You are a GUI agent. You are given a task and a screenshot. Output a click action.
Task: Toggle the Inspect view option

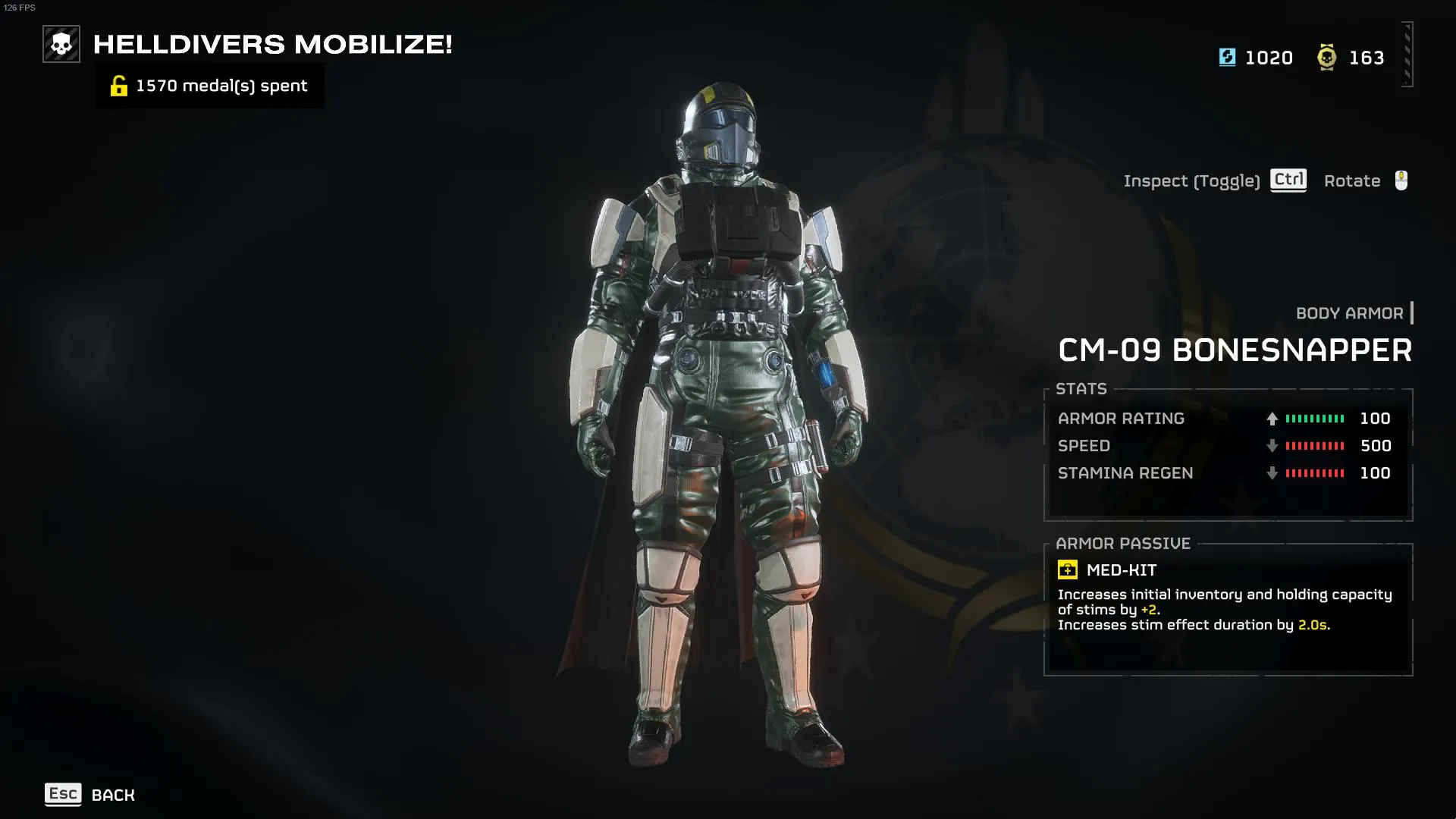point(1214,180)
